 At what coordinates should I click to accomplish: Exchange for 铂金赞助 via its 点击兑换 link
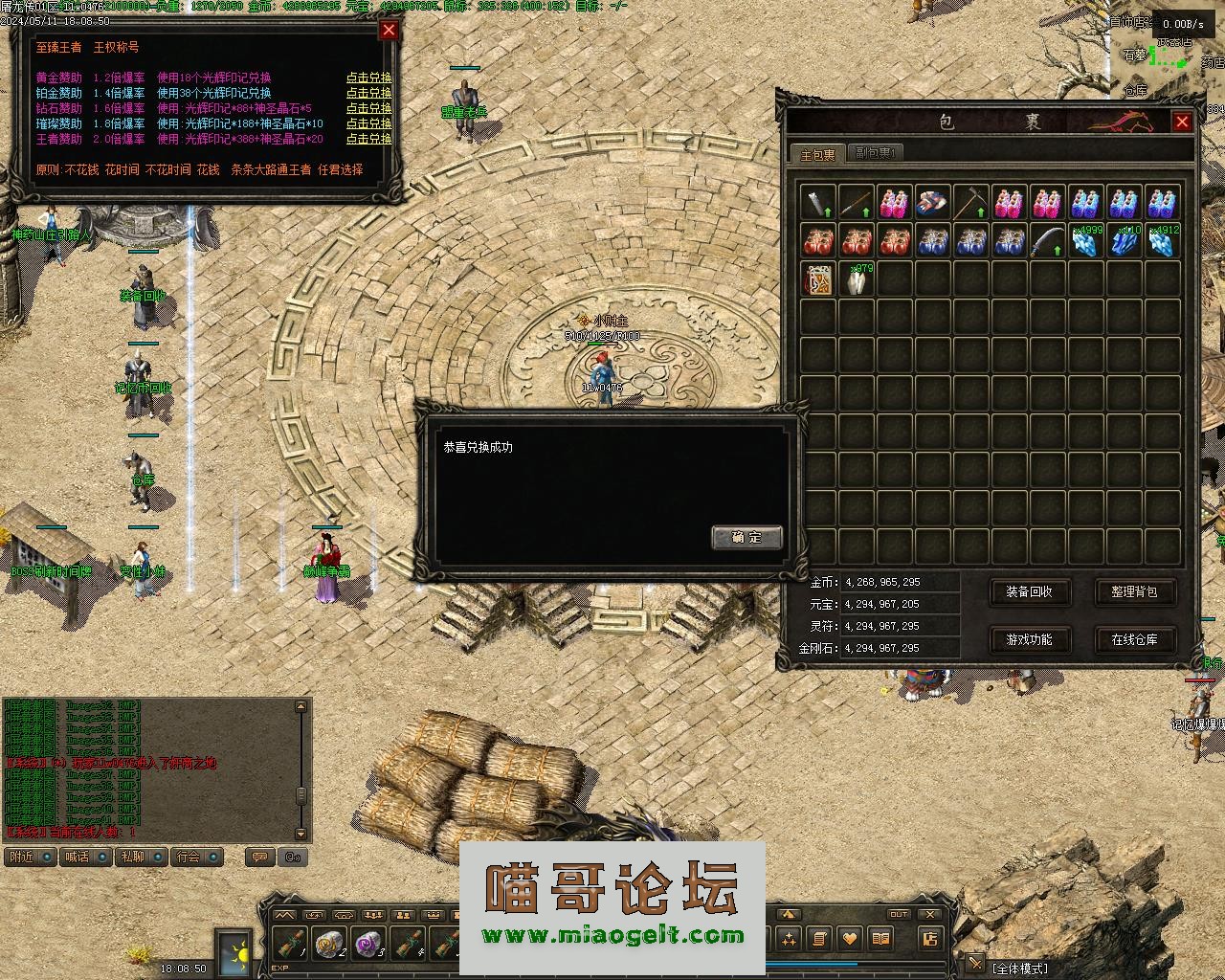[x=368, y=94]
